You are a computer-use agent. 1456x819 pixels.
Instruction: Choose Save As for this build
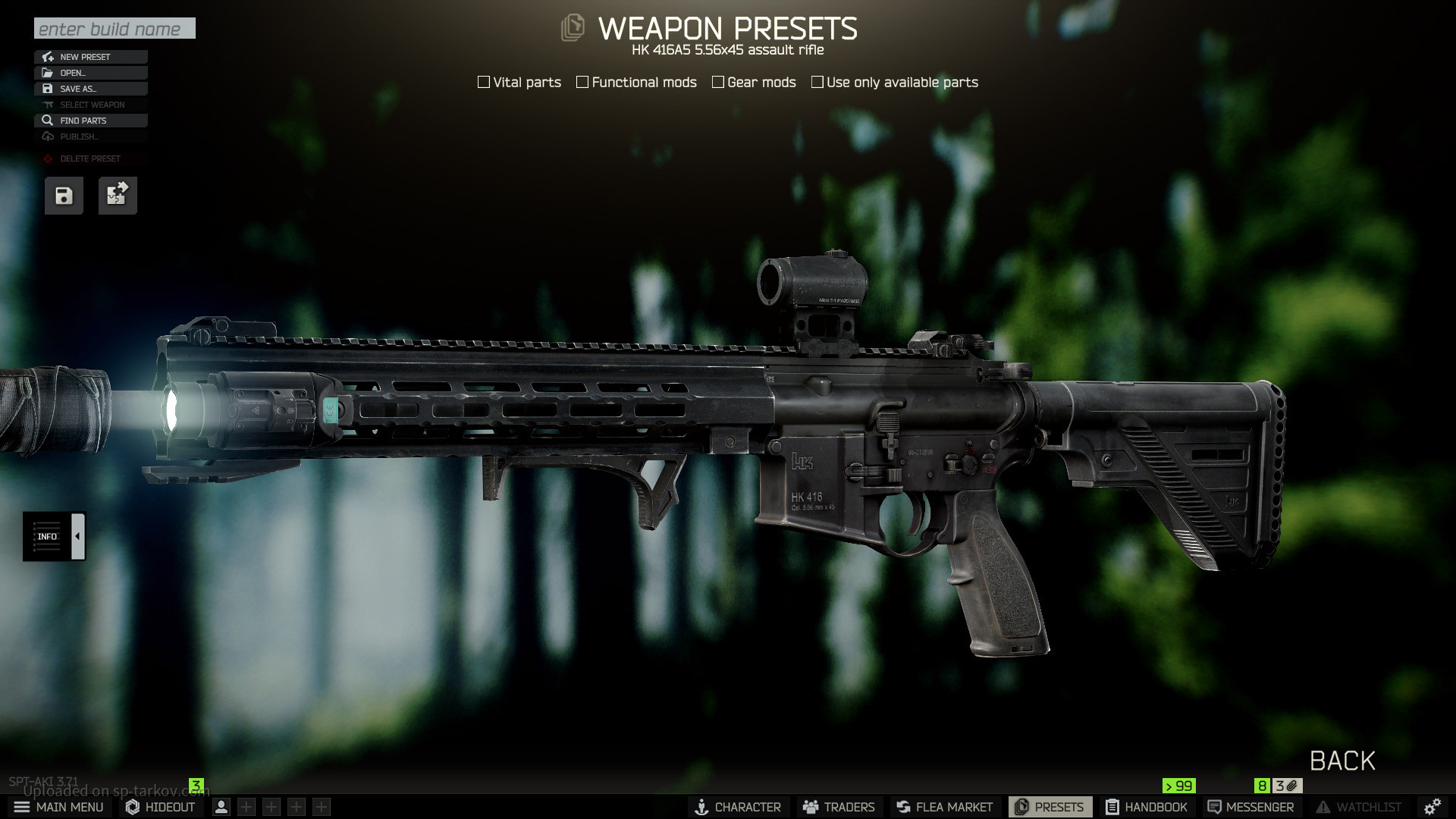90,89
